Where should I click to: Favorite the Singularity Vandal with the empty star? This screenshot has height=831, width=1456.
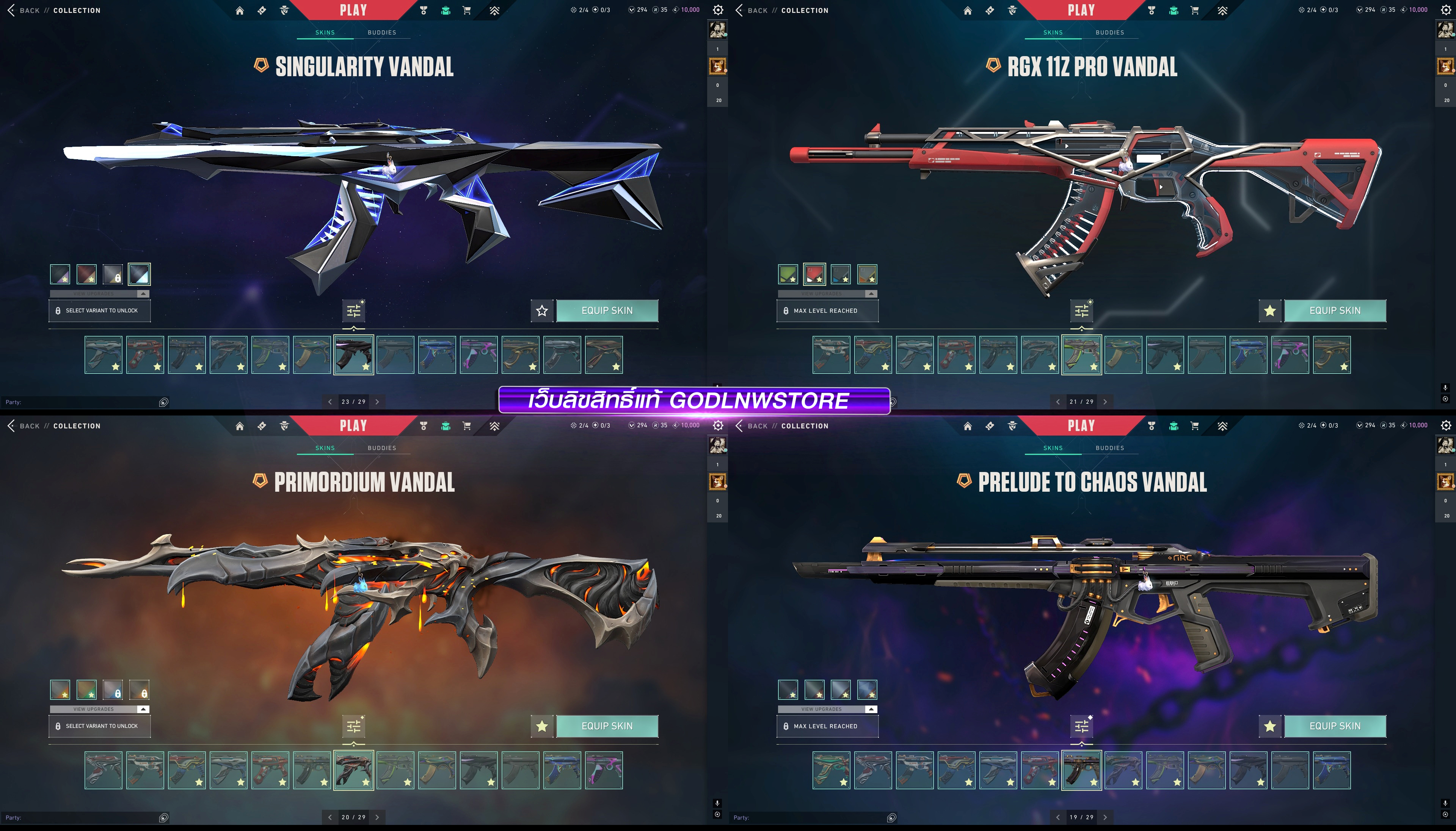pyautogui.click(x=542, y=310)
